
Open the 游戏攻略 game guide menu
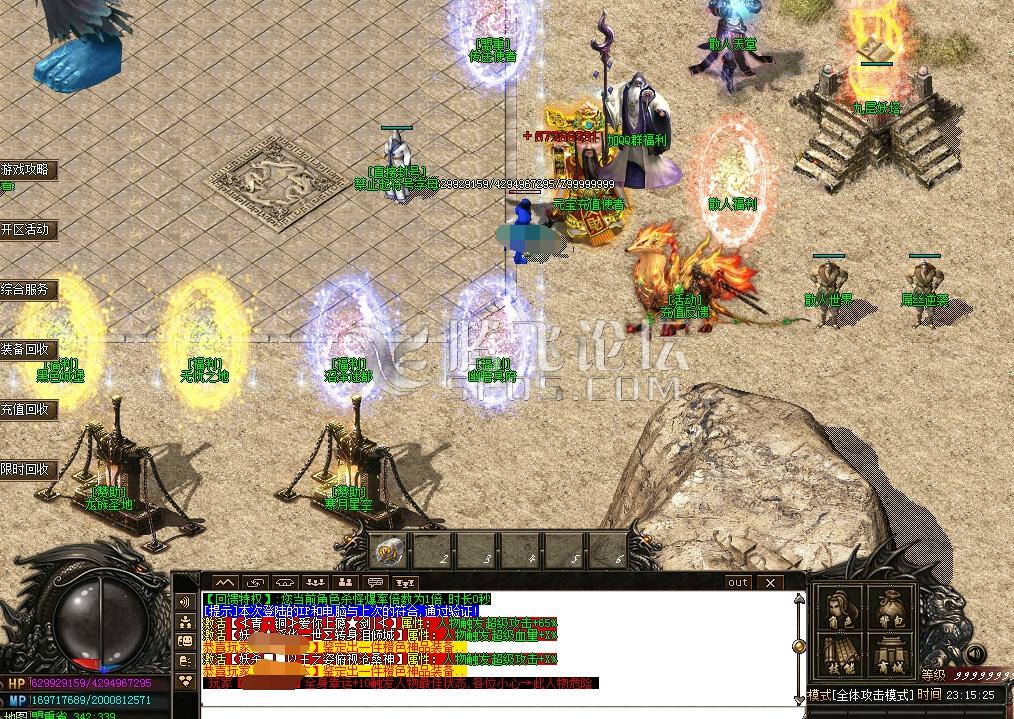click(x=27, y=170)
